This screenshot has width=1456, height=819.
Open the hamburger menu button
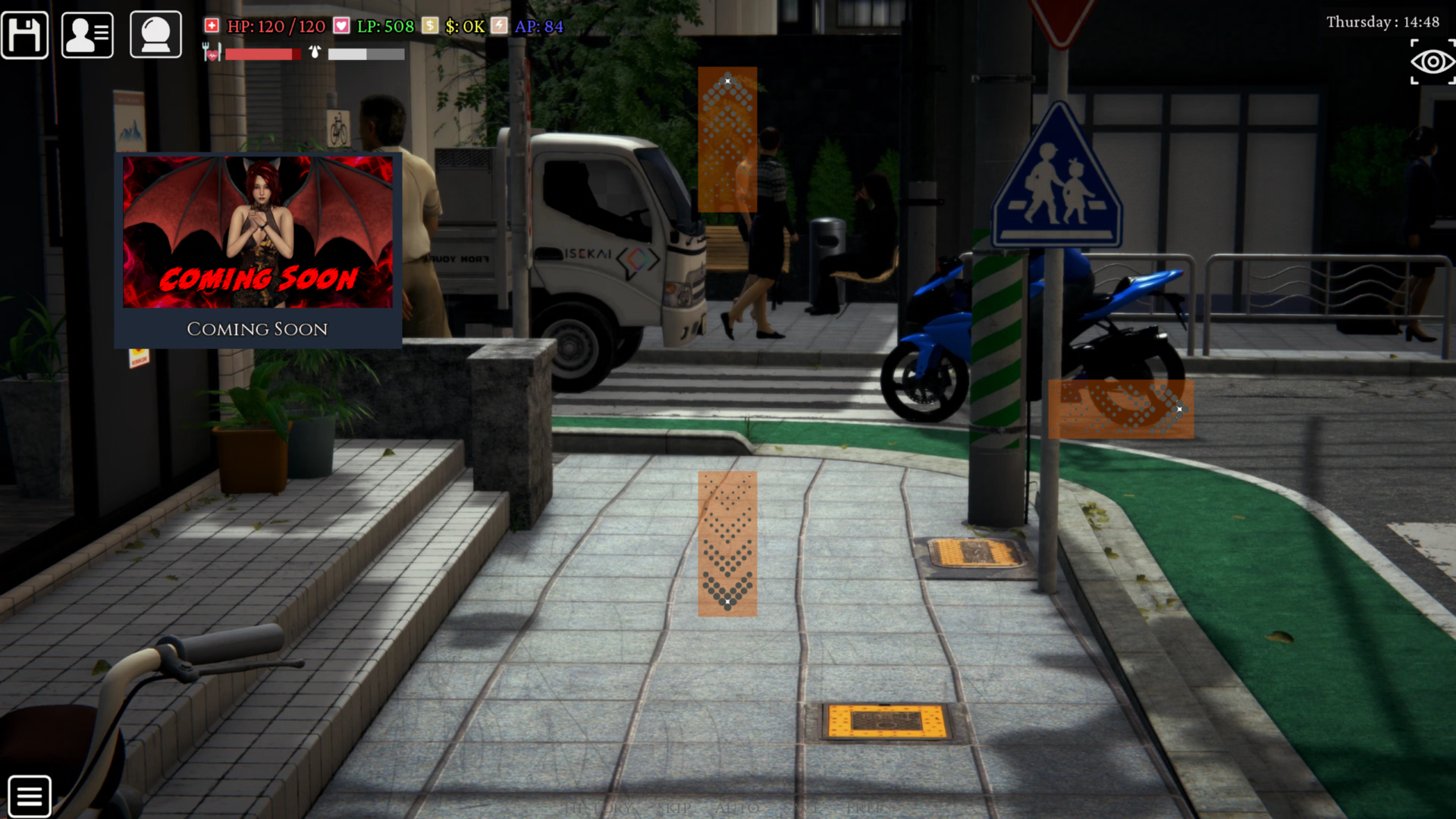[x=30, y=796]
